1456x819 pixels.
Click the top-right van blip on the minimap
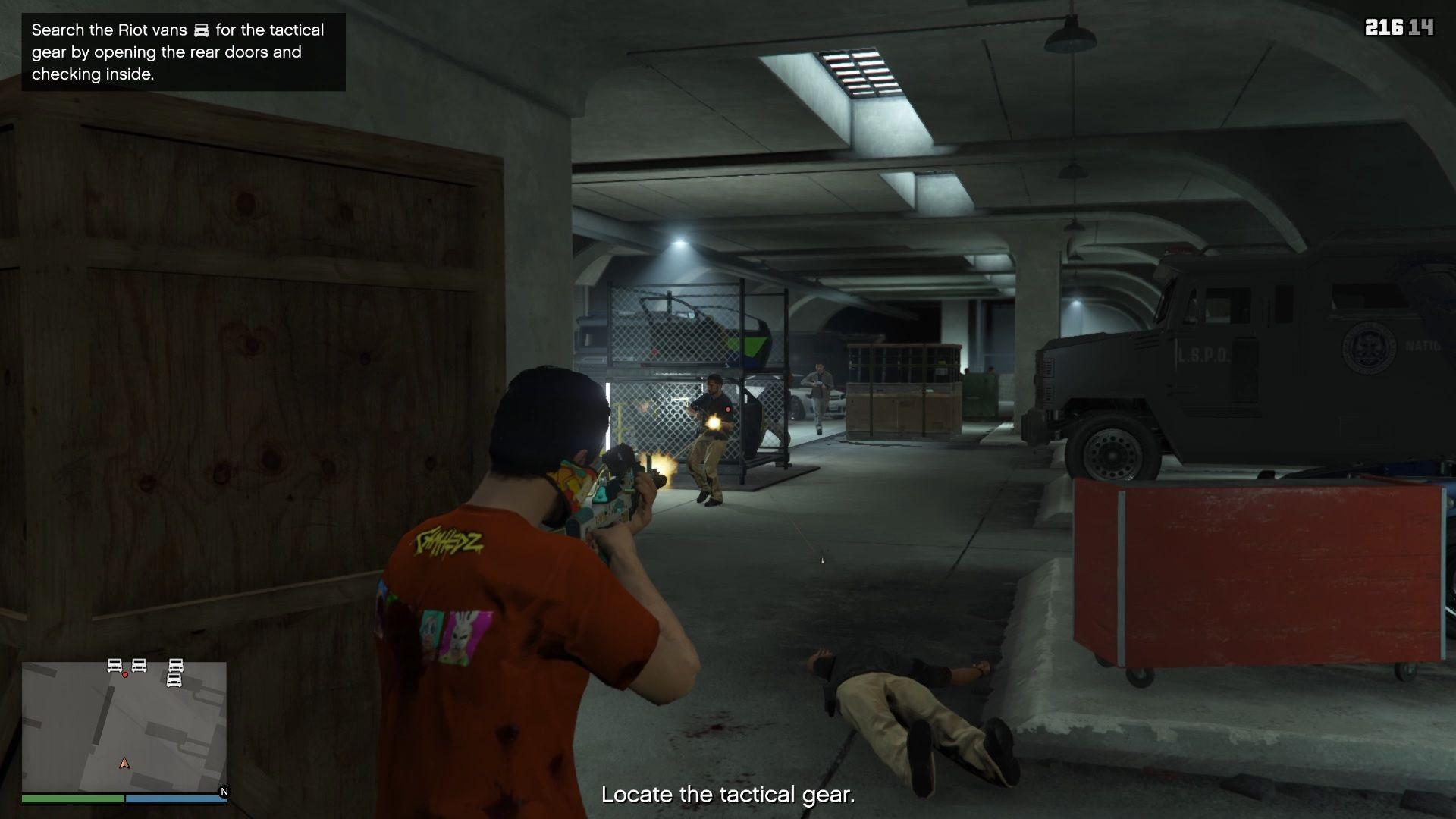(x=175, y=667)
